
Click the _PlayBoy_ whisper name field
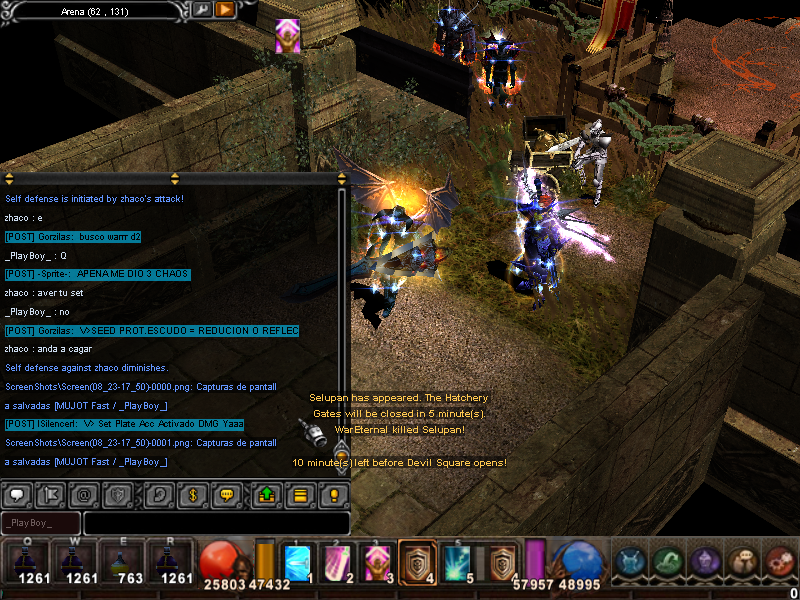41,523
